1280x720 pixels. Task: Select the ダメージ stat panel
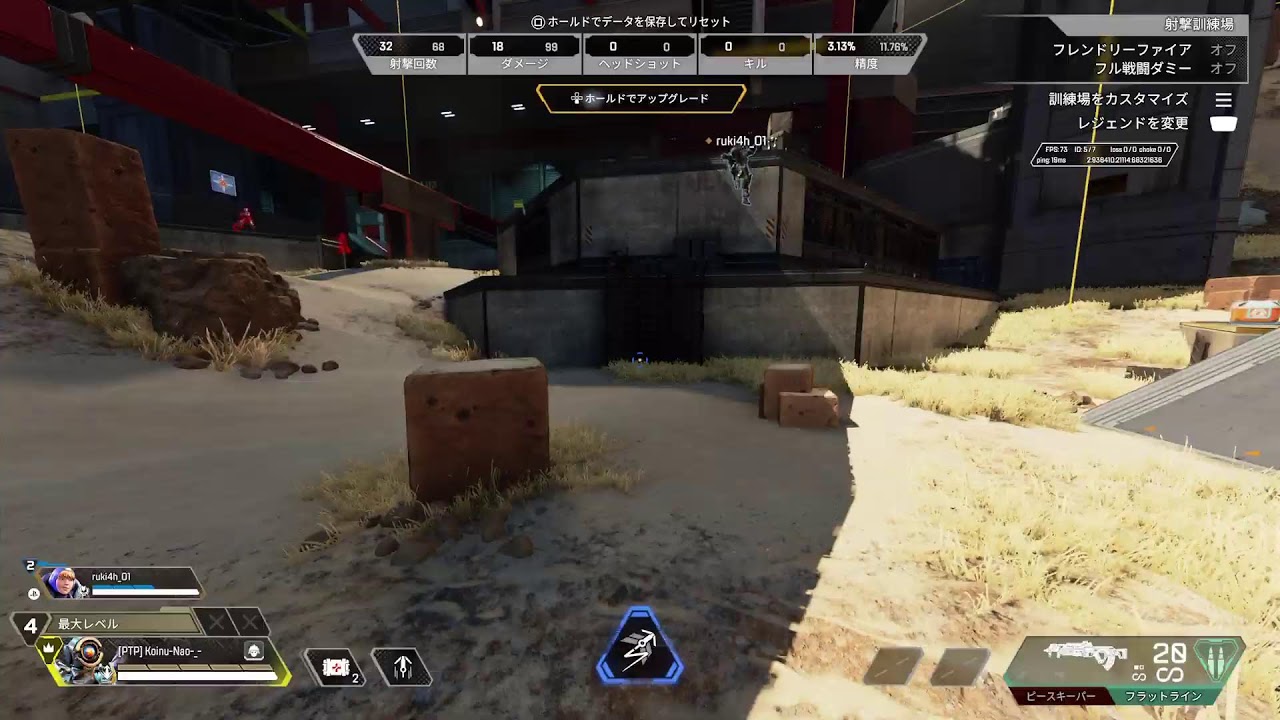pos(524,54)
